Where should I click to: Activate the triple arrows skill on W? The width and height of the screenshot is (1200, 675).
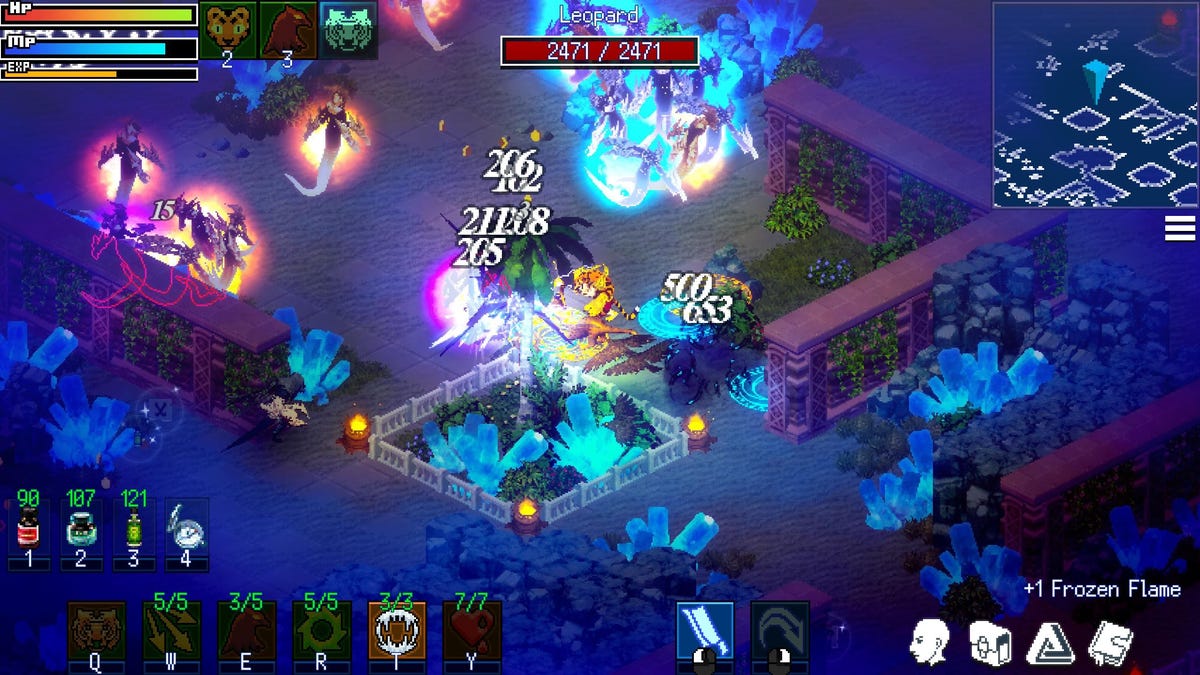click(x=171, y=631)
